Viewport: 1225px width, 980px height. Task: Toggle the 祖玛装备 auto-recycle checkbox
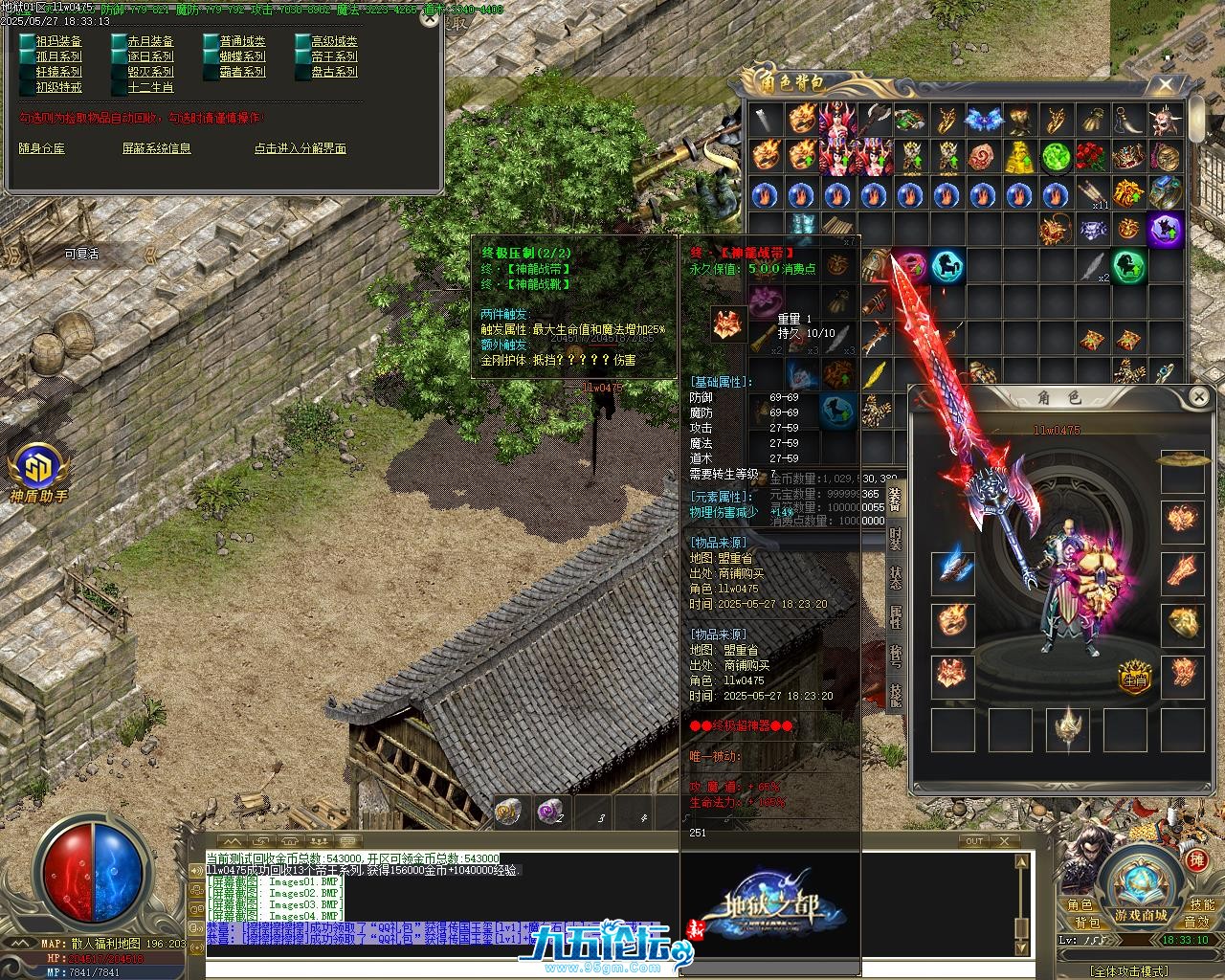coord(27,41)
